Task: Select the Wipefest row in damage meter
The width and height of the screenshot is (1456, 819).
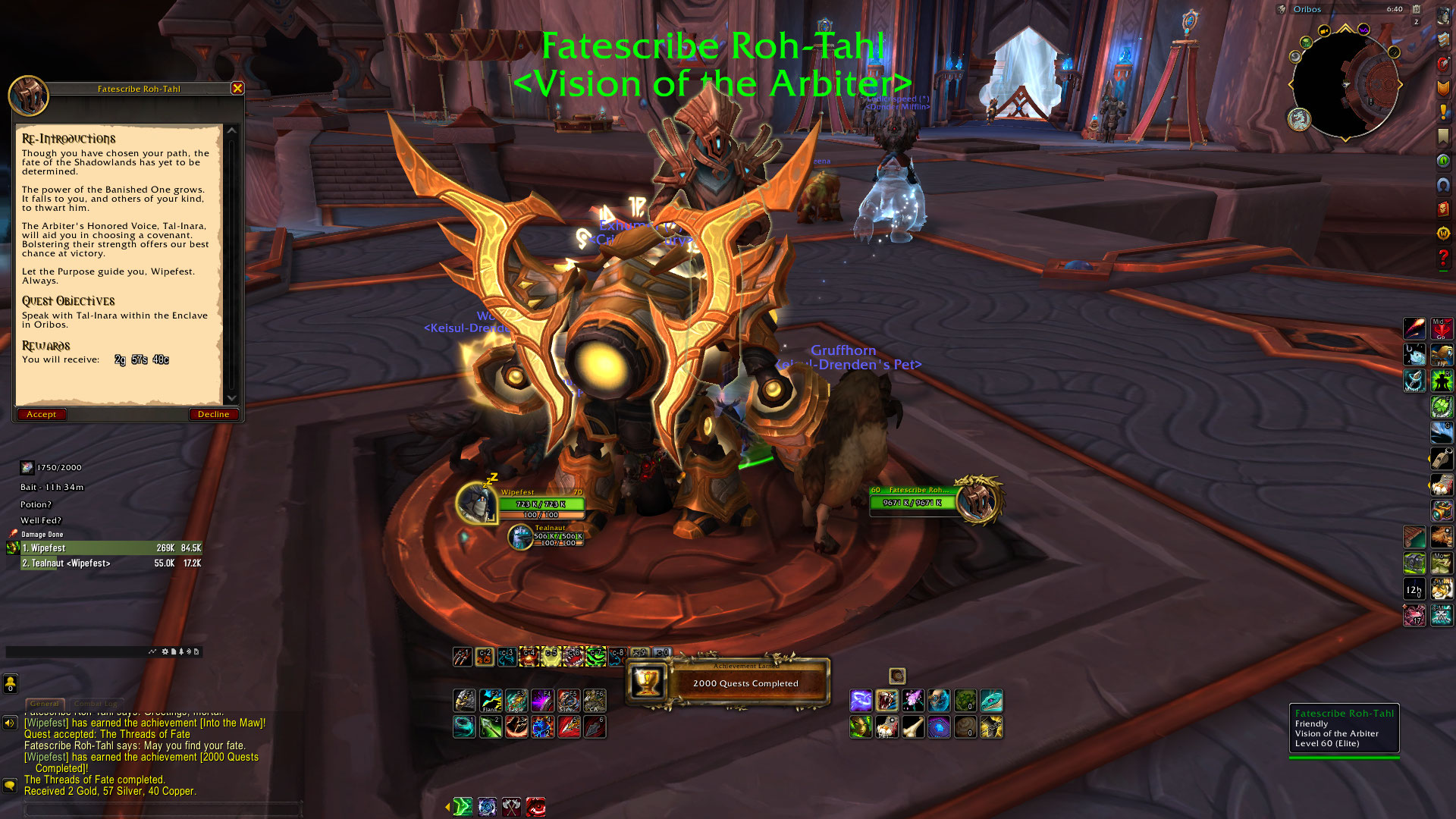Action: click(x=111, y=548)
